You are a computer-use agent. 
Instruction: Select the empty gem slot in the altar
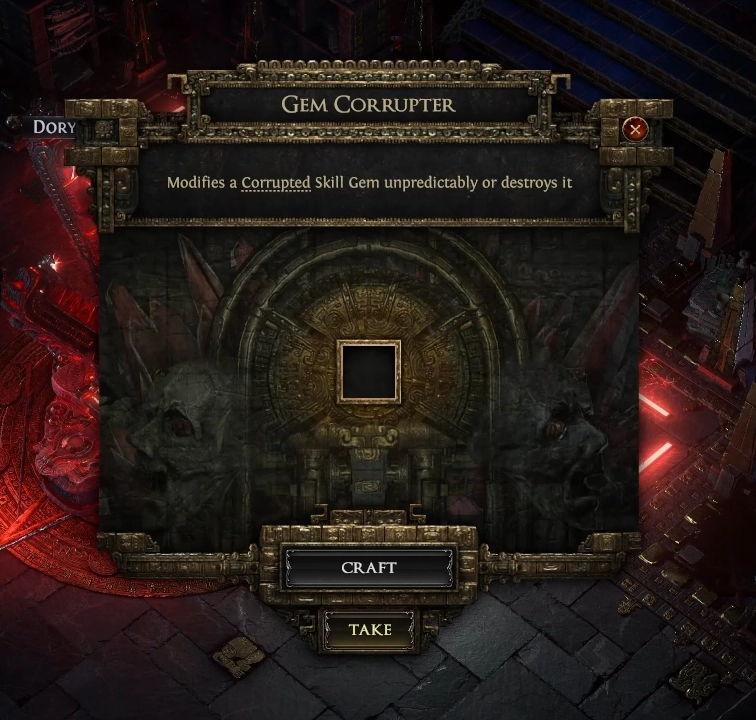click(x=369, y=371)
